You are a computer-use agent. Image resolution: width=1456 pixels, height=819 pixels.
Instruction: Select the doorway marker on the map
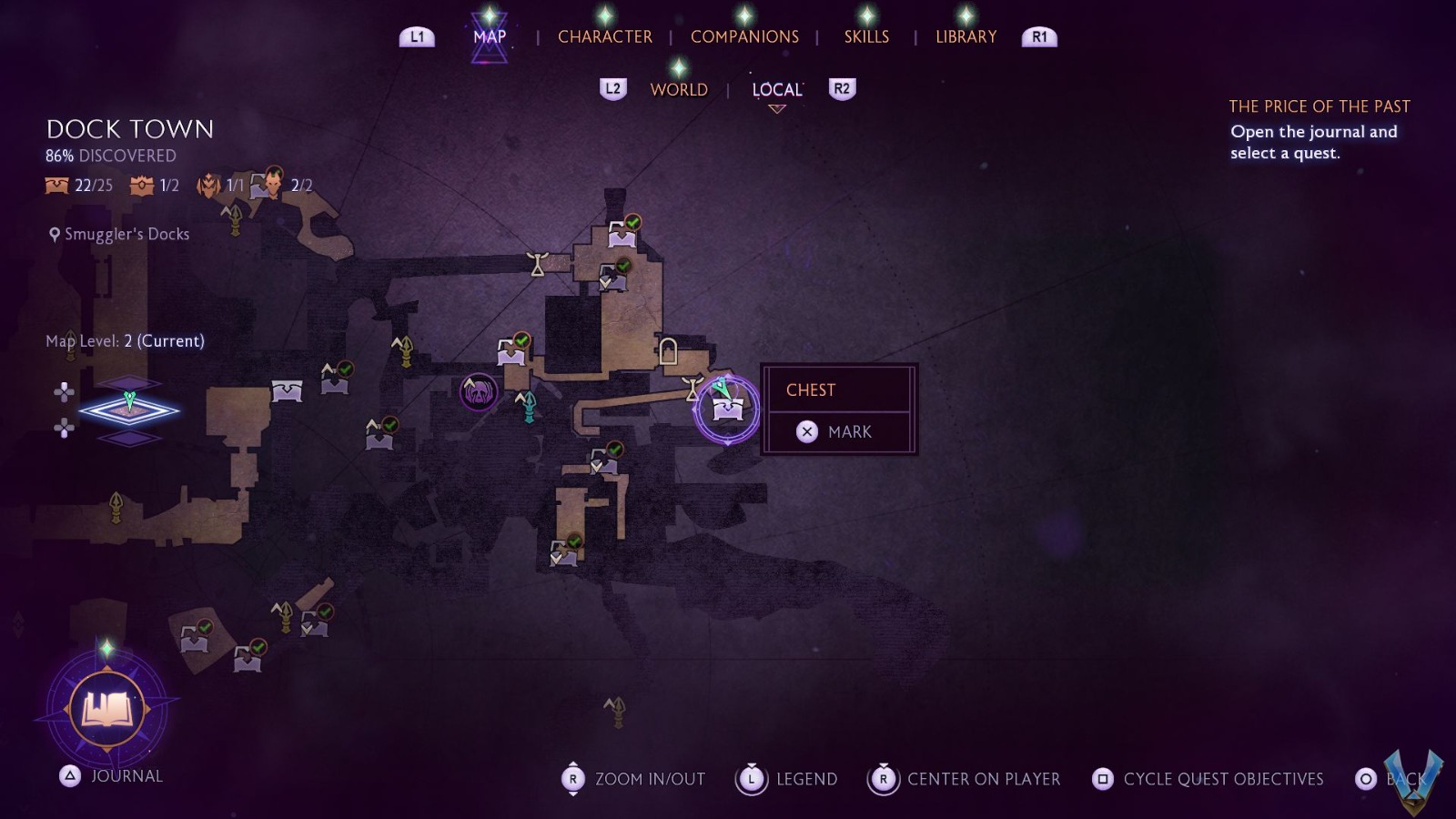pos(668,350)
